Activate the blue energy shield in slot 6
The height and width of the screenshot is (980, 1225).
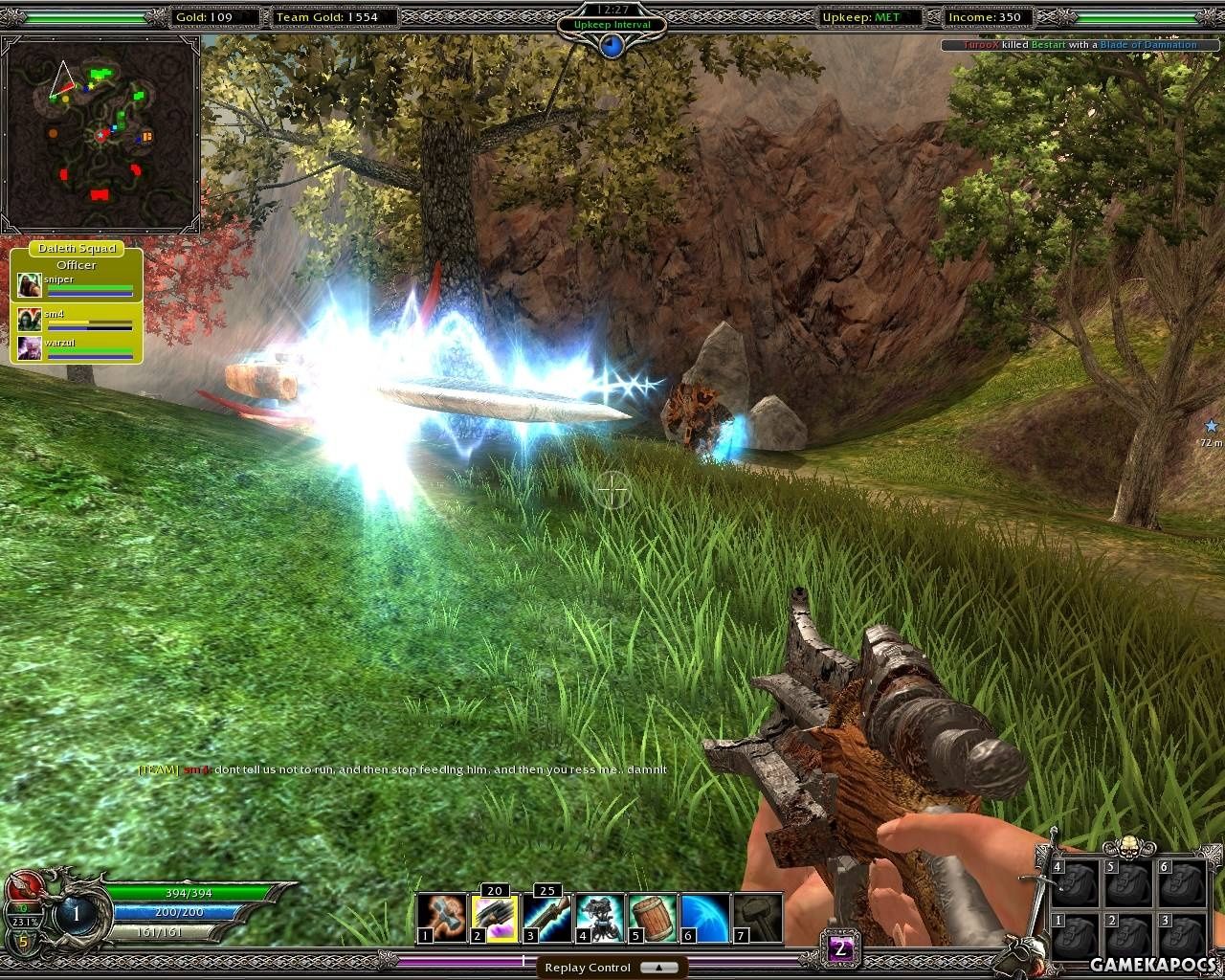(704, 919)
